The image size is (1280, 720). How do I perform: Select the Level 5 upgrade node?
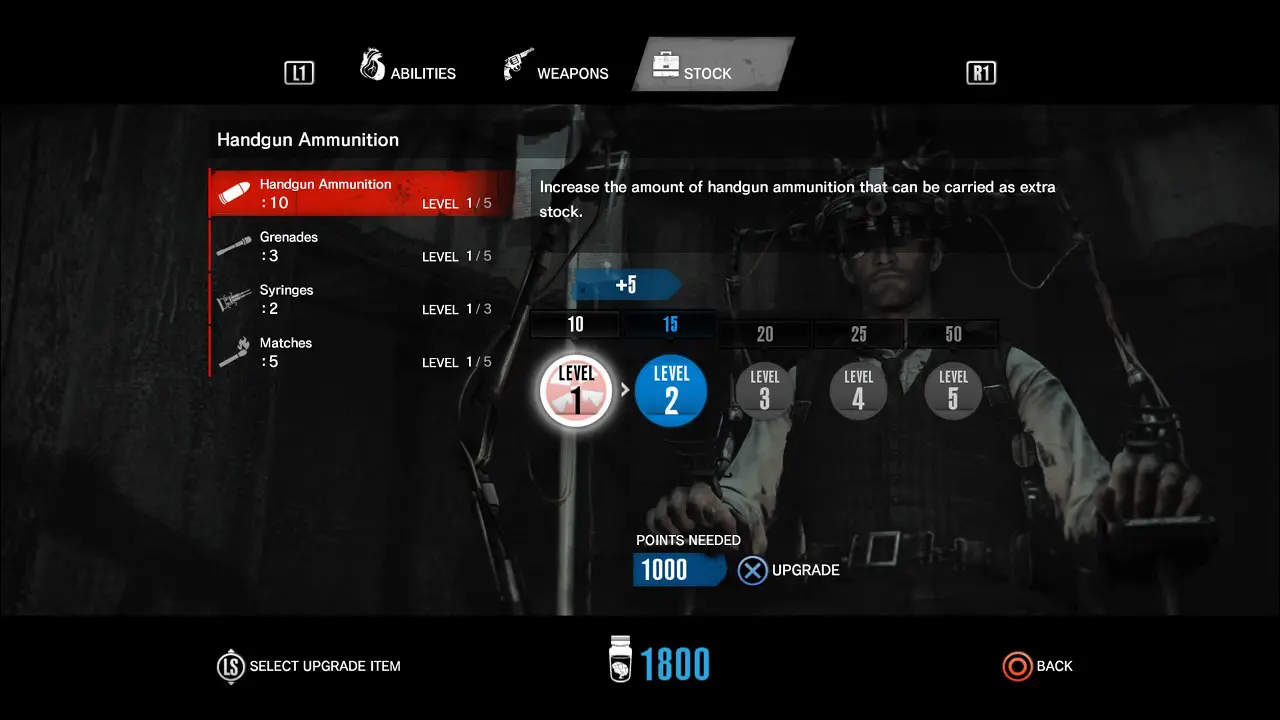pos(953,390)
